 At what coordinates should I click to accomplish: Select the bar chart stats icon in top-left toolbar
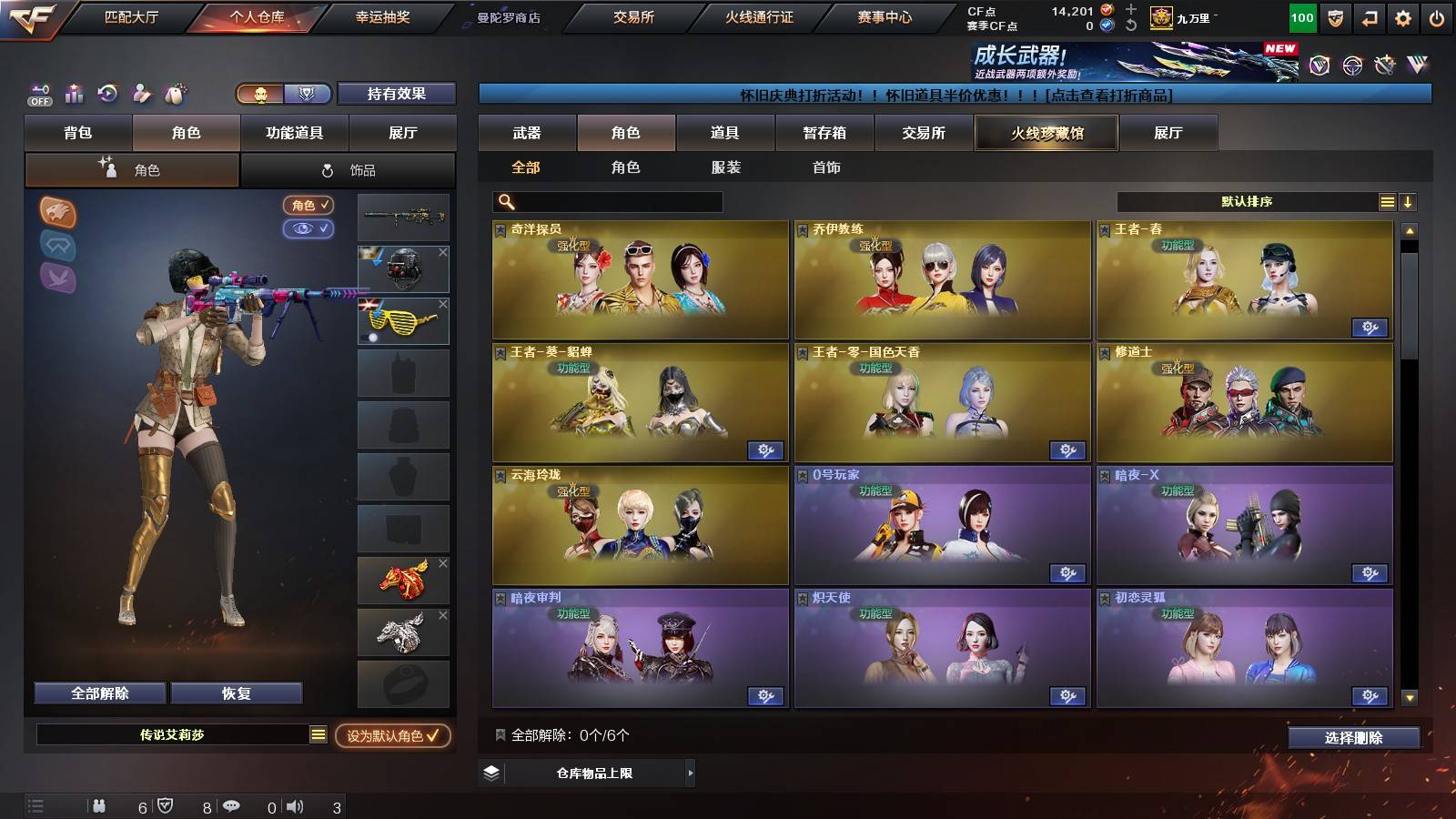74,93
